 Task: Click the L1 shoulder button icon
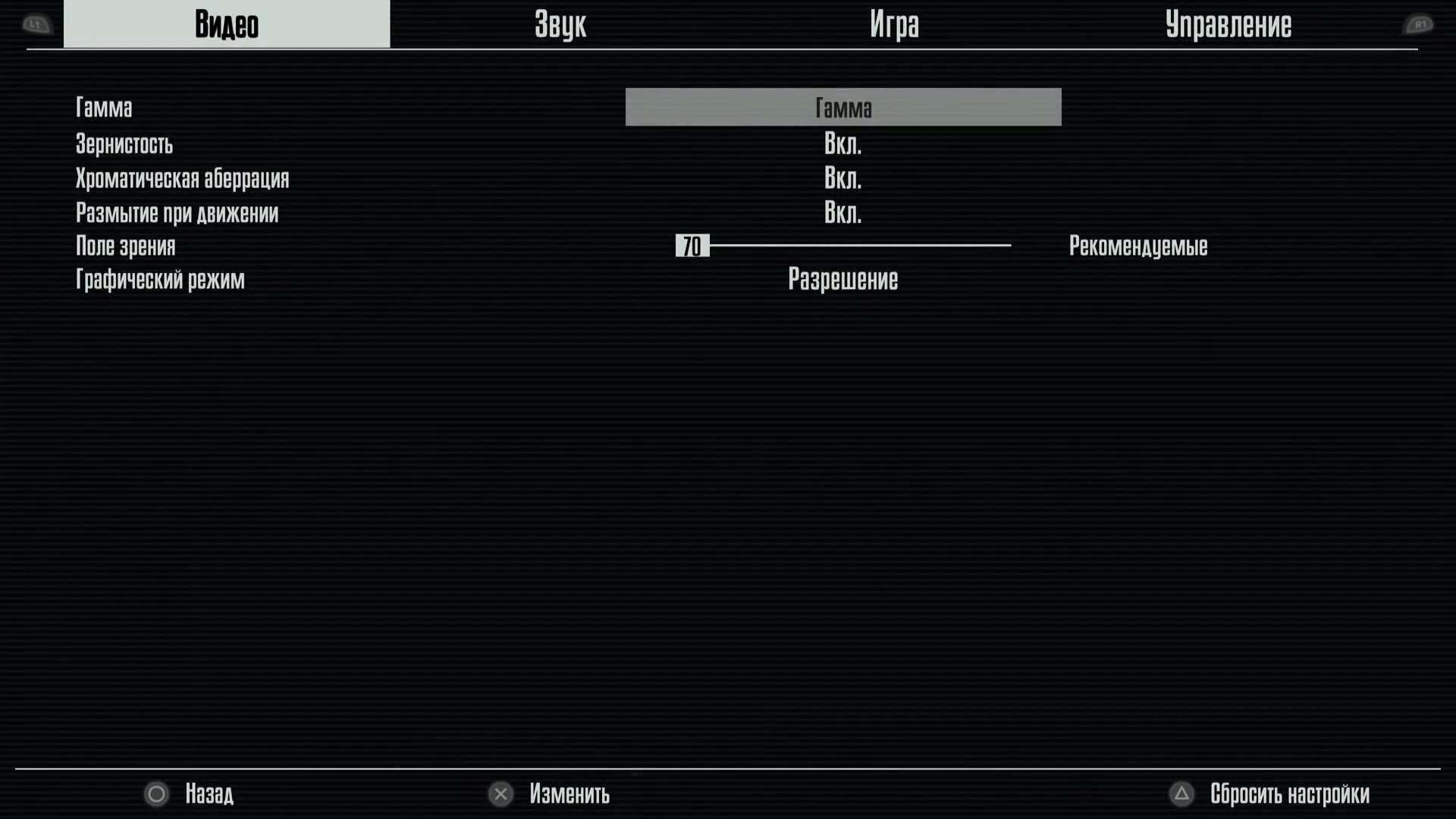[x=35, y=24]
